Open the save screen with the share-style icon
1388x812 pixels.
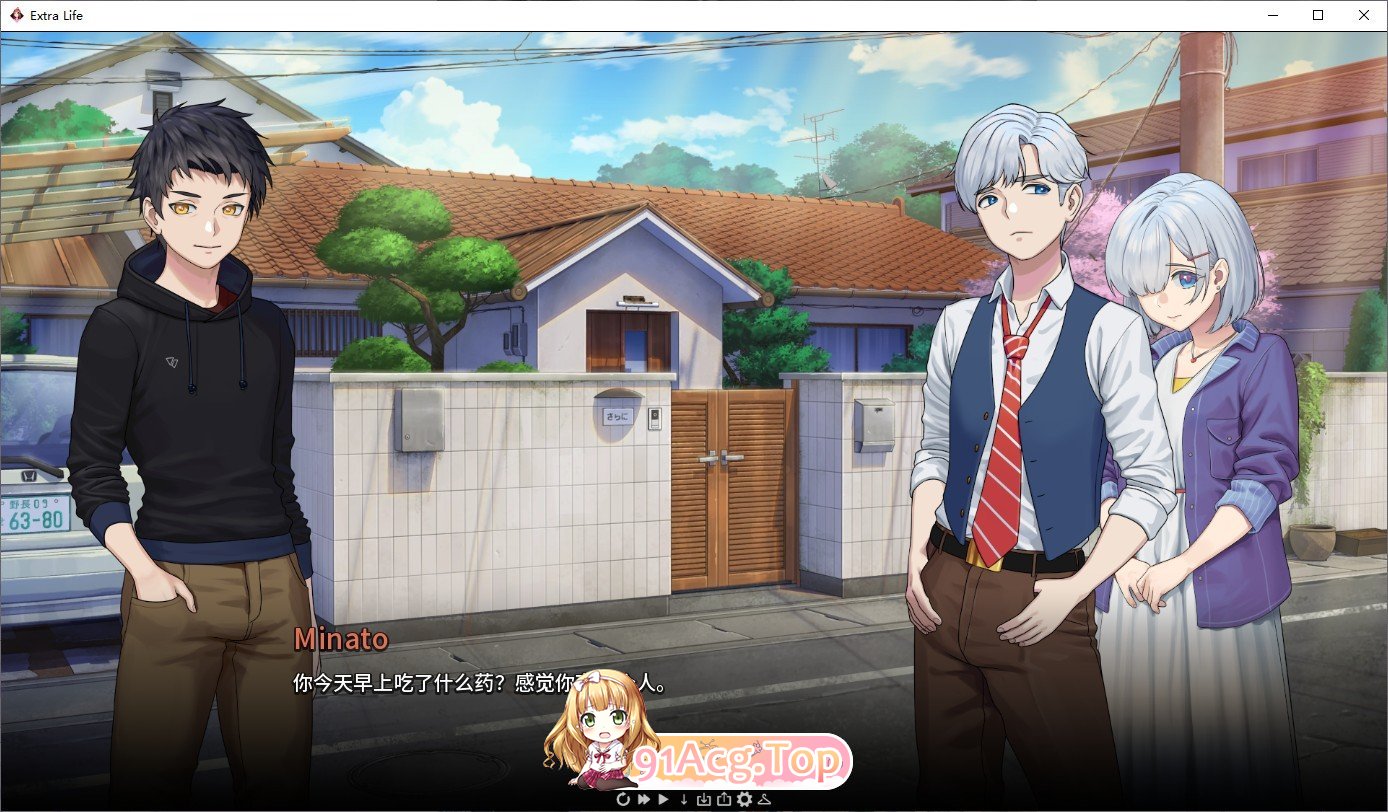(x=724, y=800)
